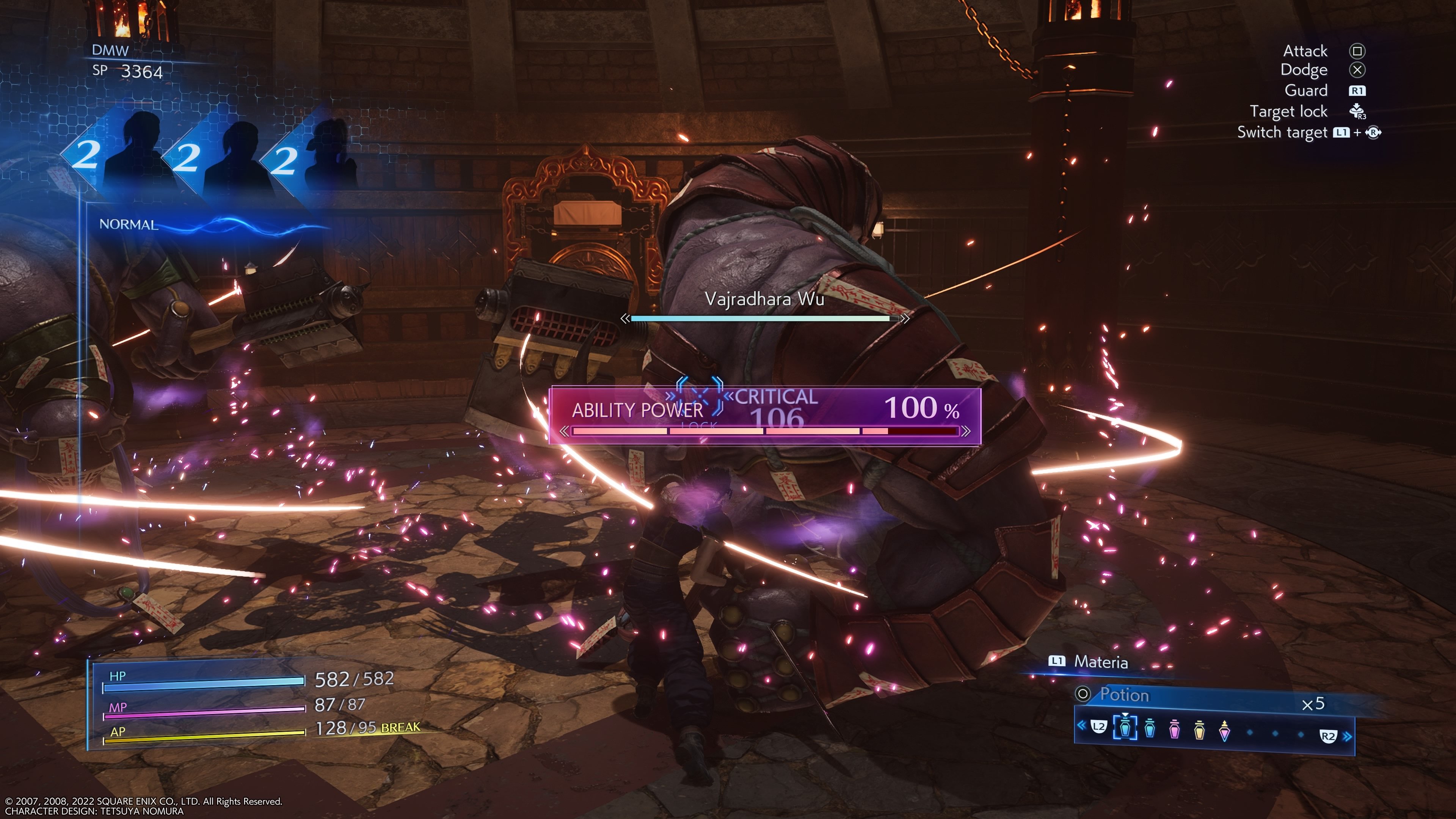Pick the yellow bottle item

pos(1199,731)
